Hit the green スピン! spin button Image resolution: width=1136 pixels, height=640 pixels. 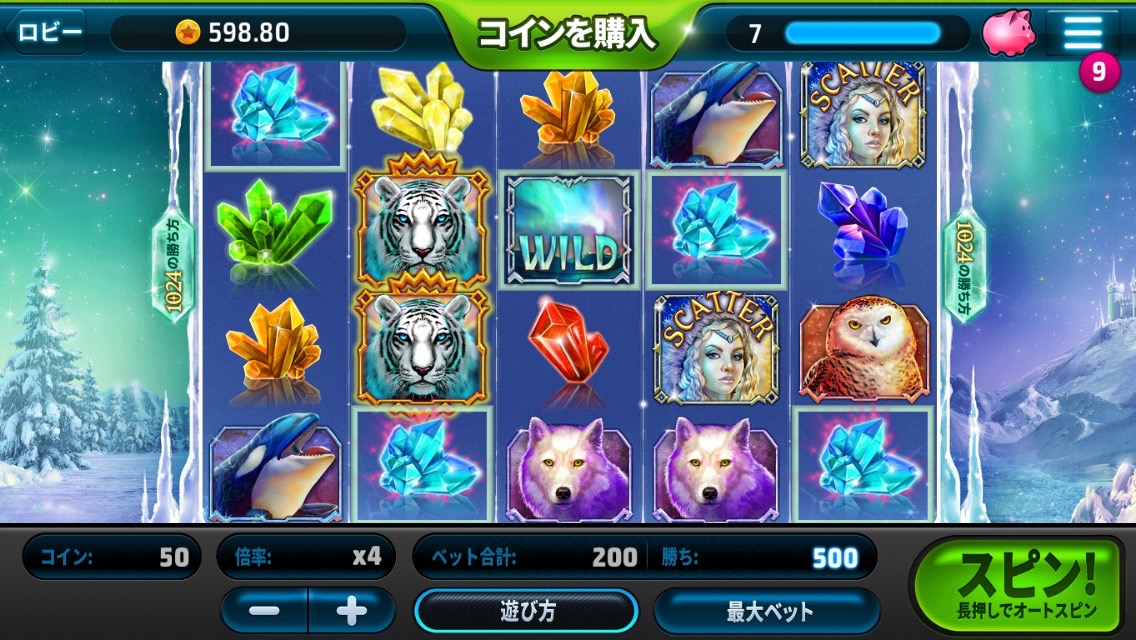pyautogui.click(x=1027, y=585)
